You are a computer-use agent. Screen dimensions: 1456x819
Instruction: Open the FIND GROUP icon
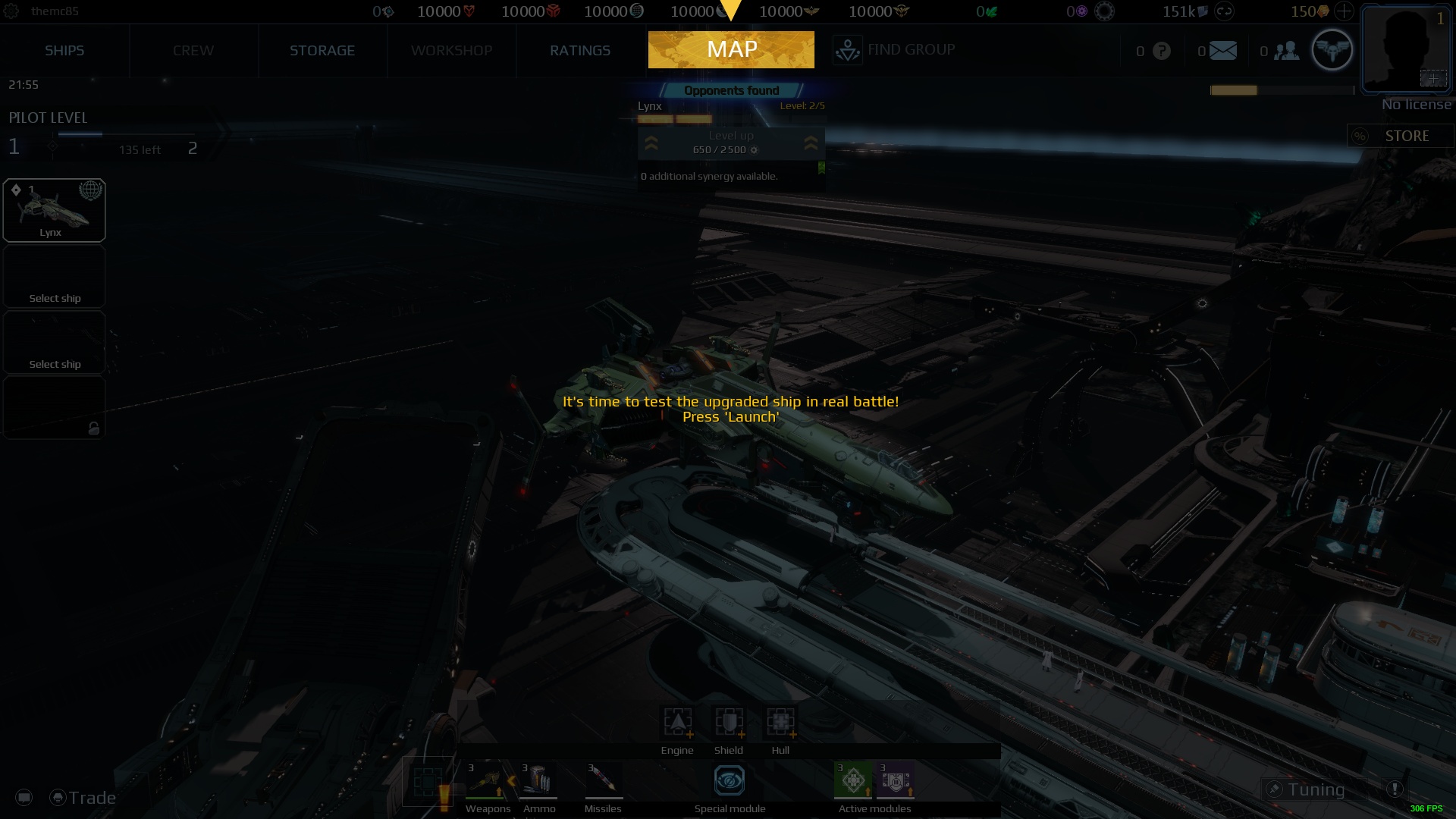(847, 49)
